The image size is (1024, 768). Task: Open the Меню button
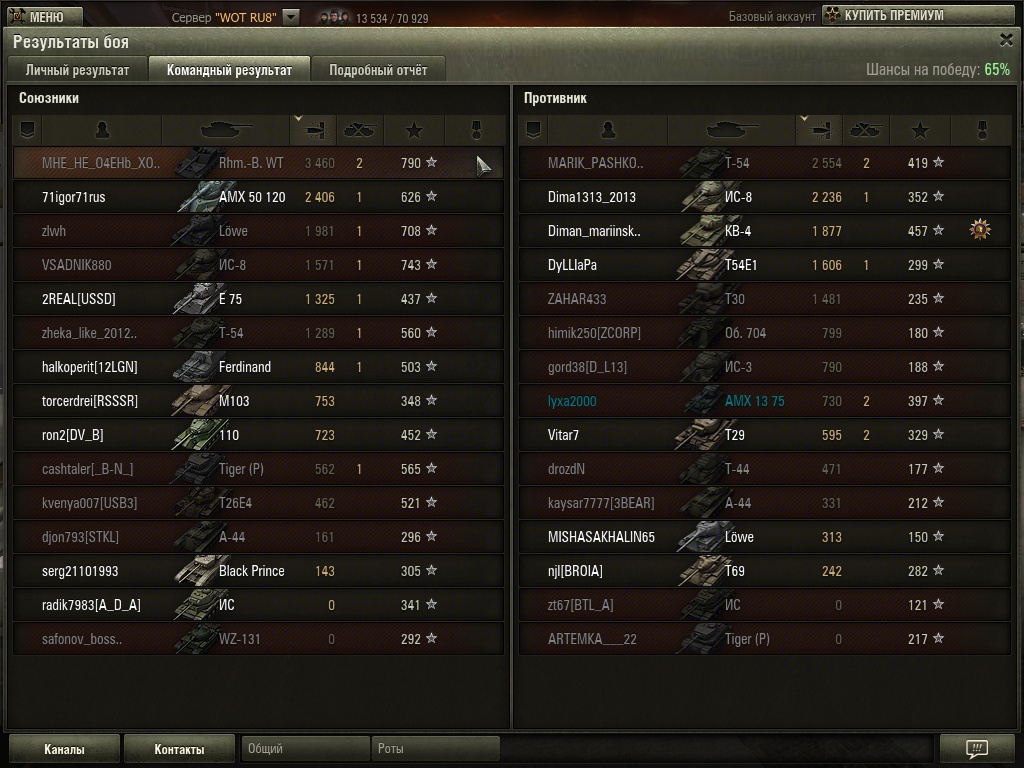(x=37, y=16)
